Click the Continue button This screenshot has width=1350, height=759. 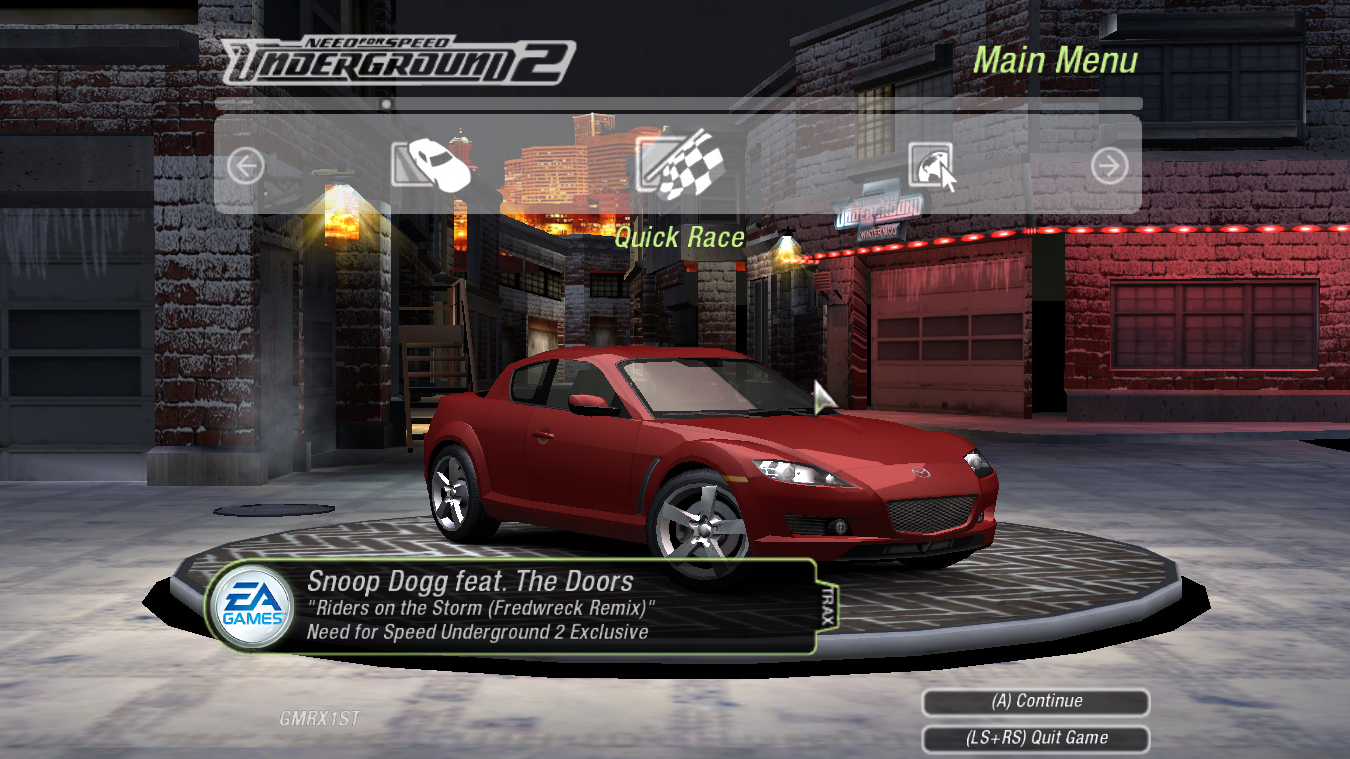[1036, 702]
